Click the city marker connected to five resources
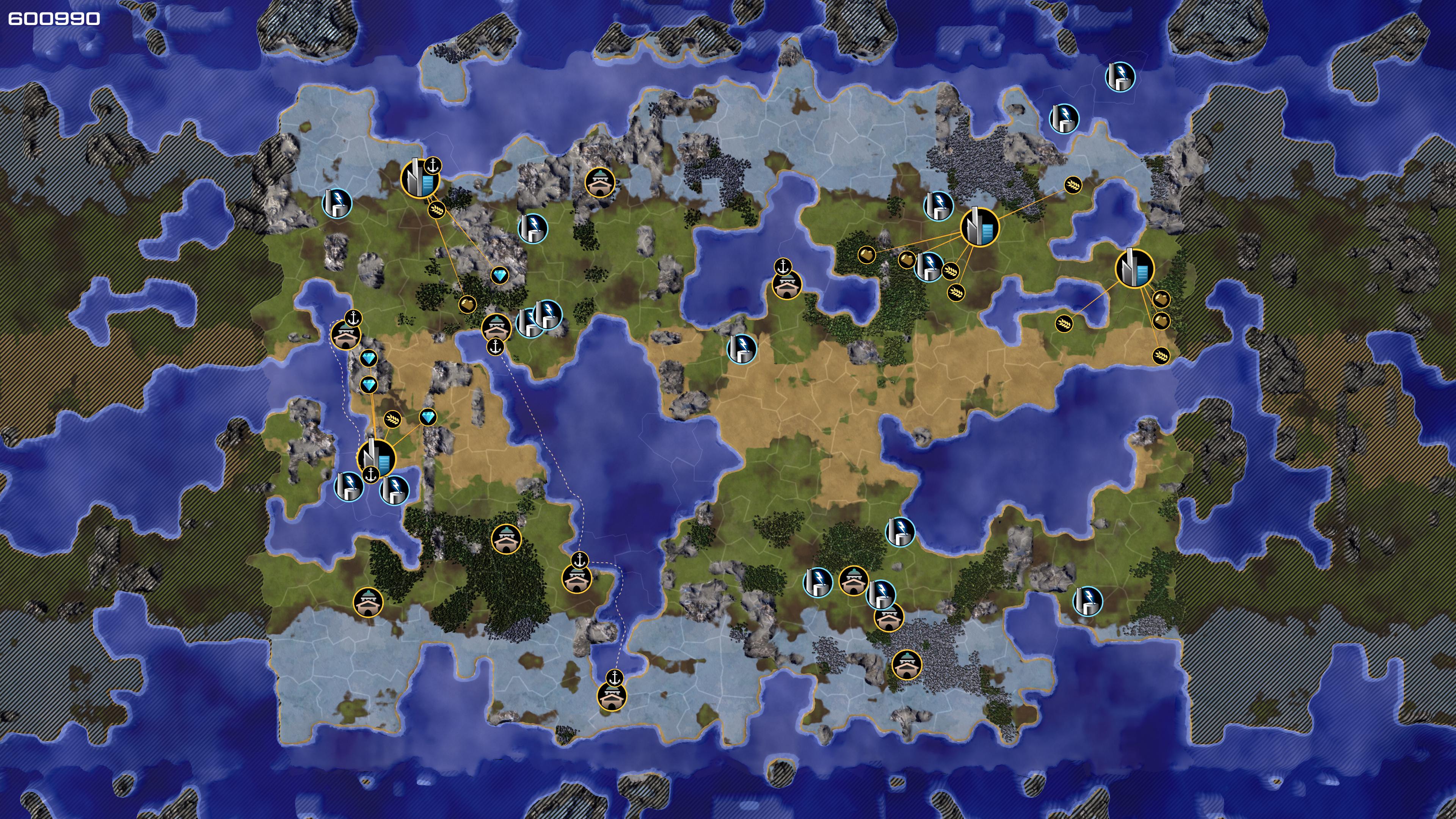Image resolution: width=1456 pixels, height=819 pixels. [979, 227]
